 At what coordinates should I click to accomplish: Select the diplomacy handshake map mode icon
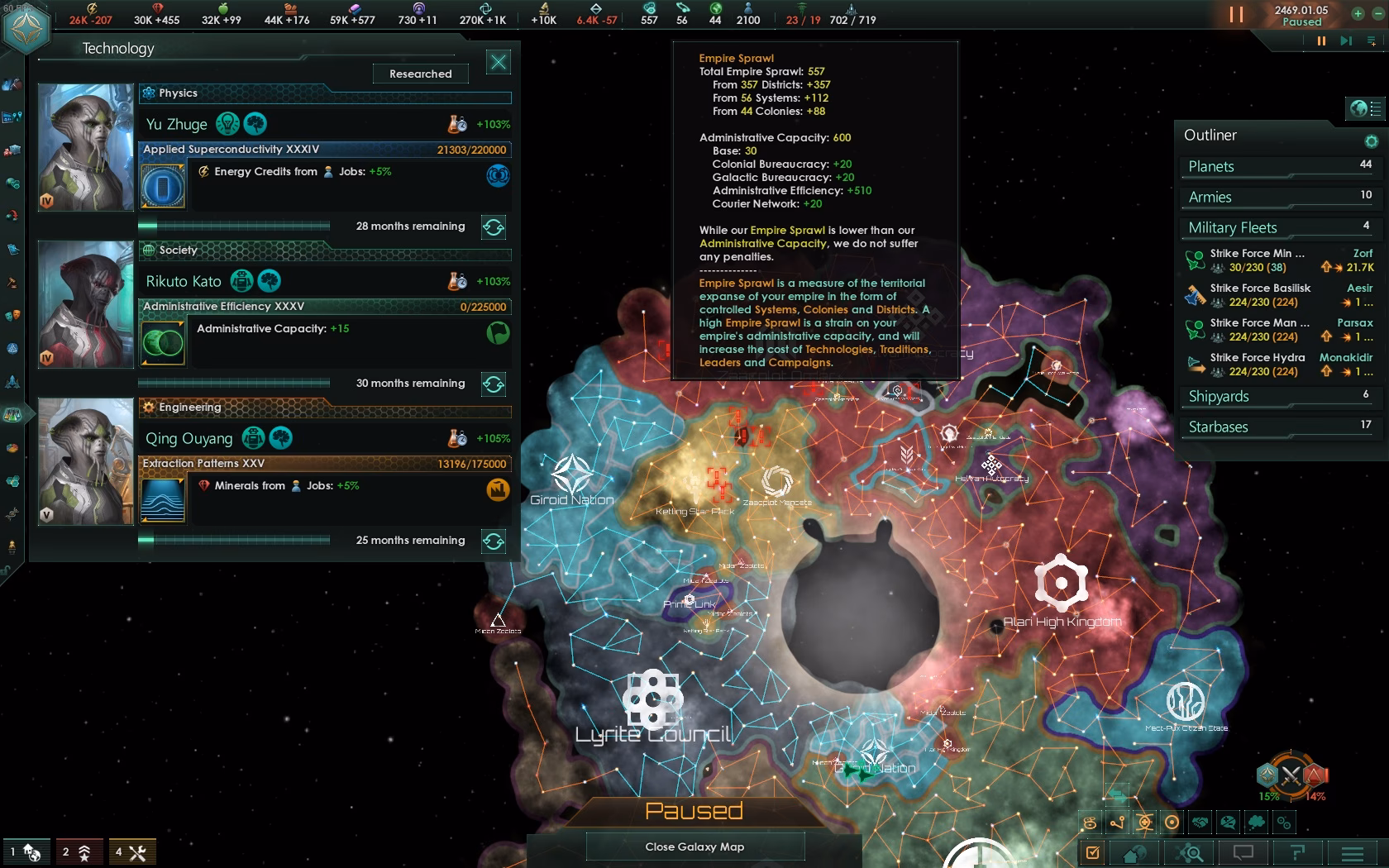pos(1201,823)
